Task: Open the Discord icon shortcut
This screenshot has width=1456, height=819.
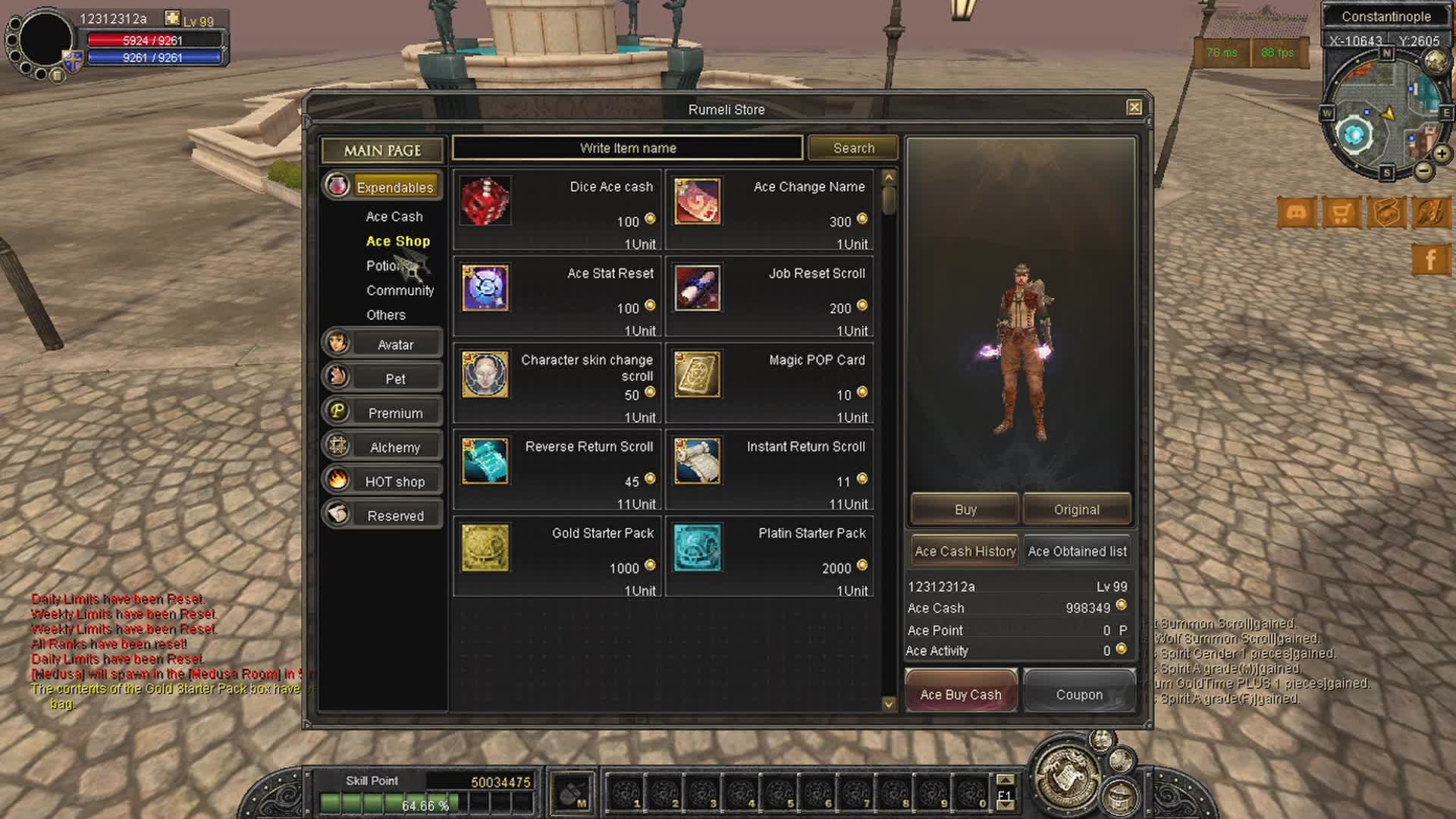Action: point(1296,213)
